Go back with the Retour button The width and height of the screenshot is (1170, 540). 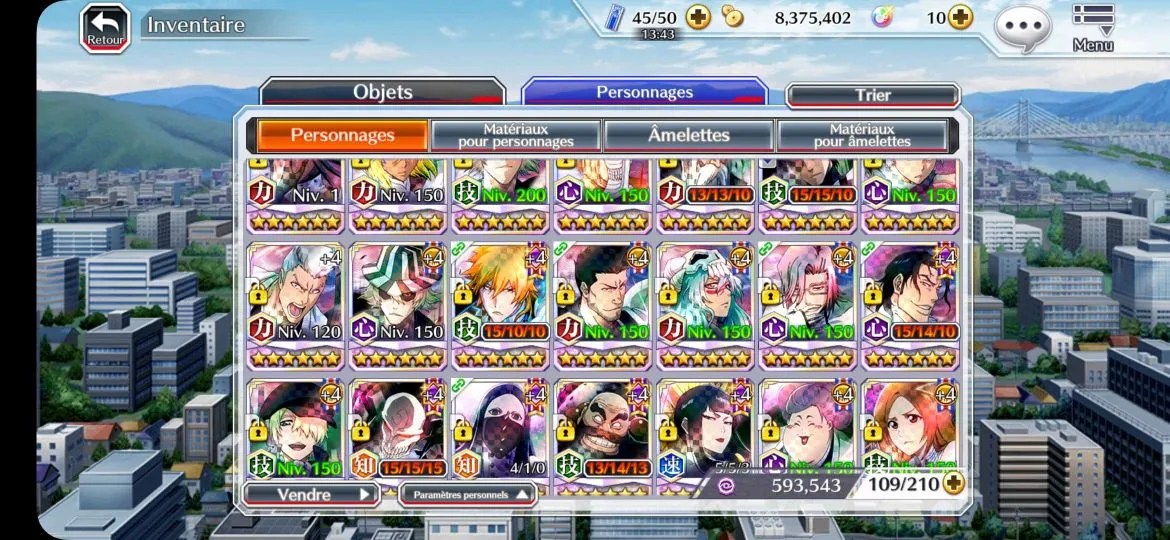coord(105,27)
